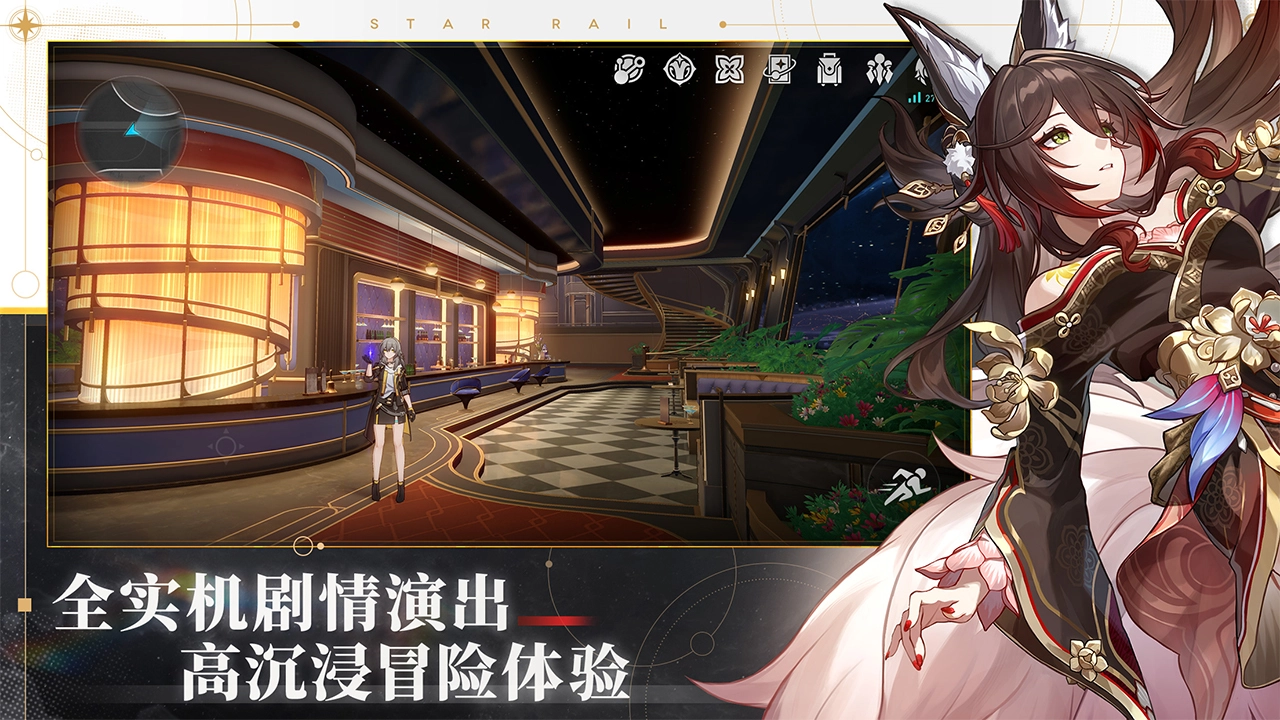Image resolution: width=1280 pixels, height=720 pixels.
Task: Open the four-petal clover missions icon
Action: pos(730,69)
